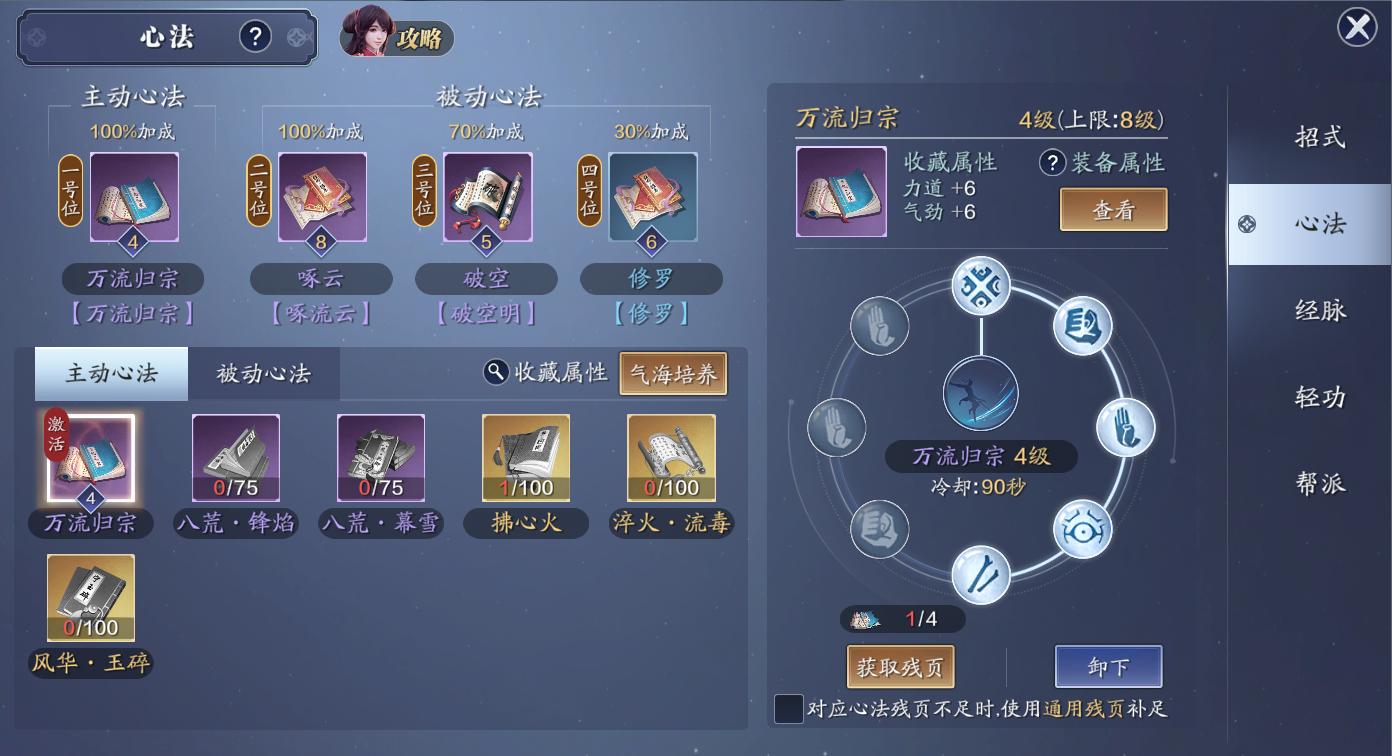Image resolution: width=1392 pixels, height=756 pixels.
Task: Click the 查看 button to view equipment attributes
Action: [x=1113, y=210]
